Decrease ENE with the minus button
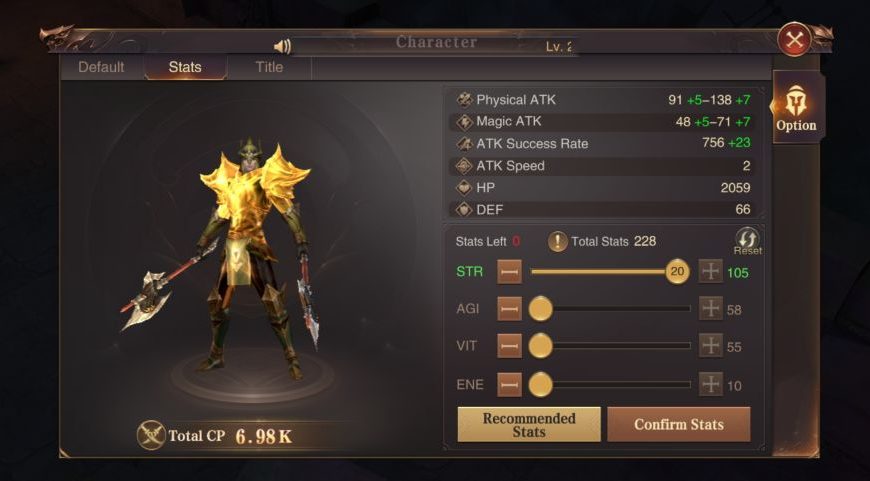Screen dimensions: 870x481 (510, 384)
